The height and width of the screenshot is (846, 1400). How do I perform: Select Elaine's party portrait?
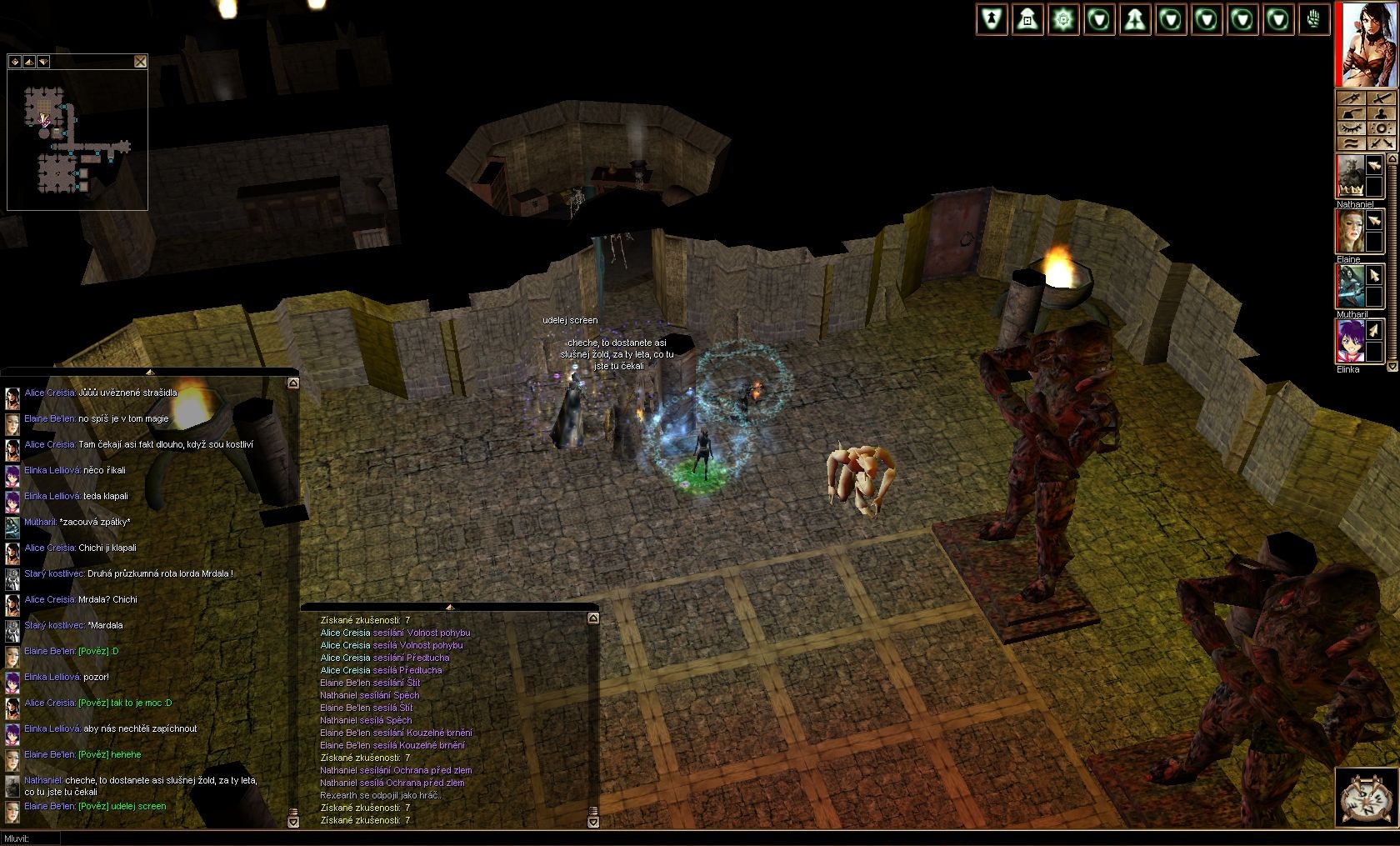[x=1350, y=232]
